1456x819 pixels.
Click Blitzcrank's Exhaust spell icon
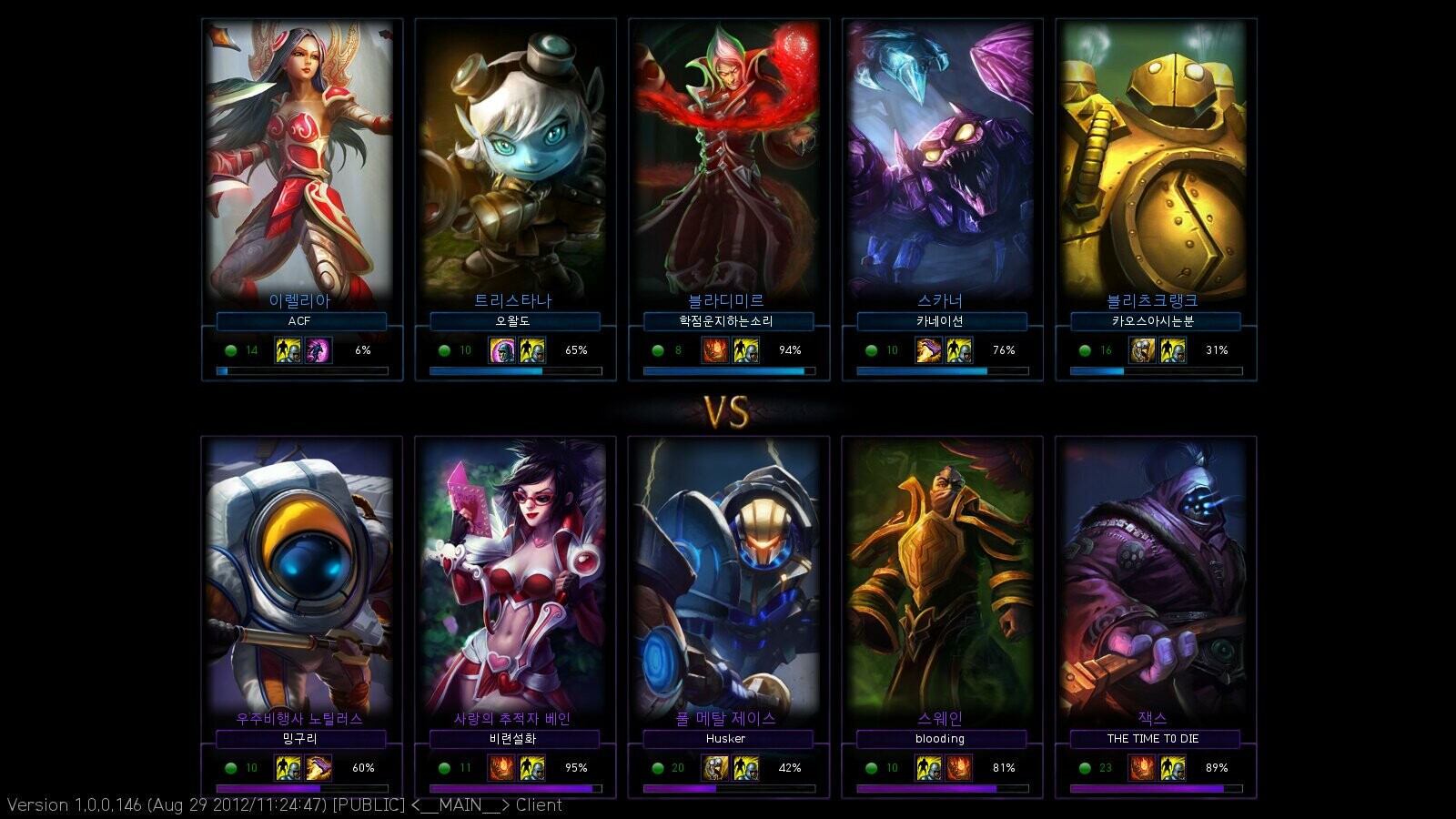pos(1142,350)
